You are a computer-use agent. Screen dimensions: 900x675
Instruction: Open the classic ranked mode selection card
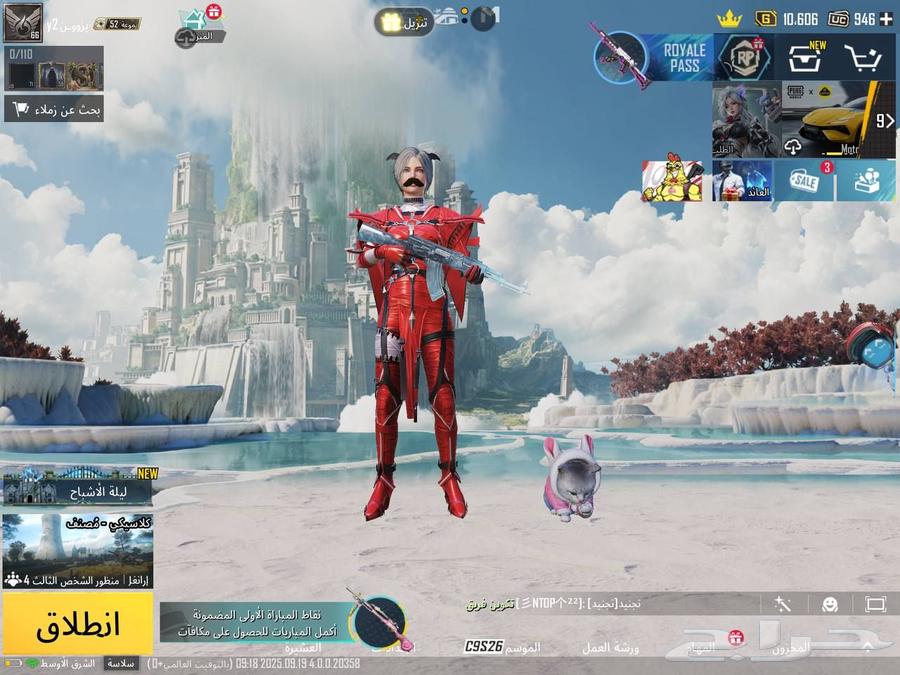(78, 551)
